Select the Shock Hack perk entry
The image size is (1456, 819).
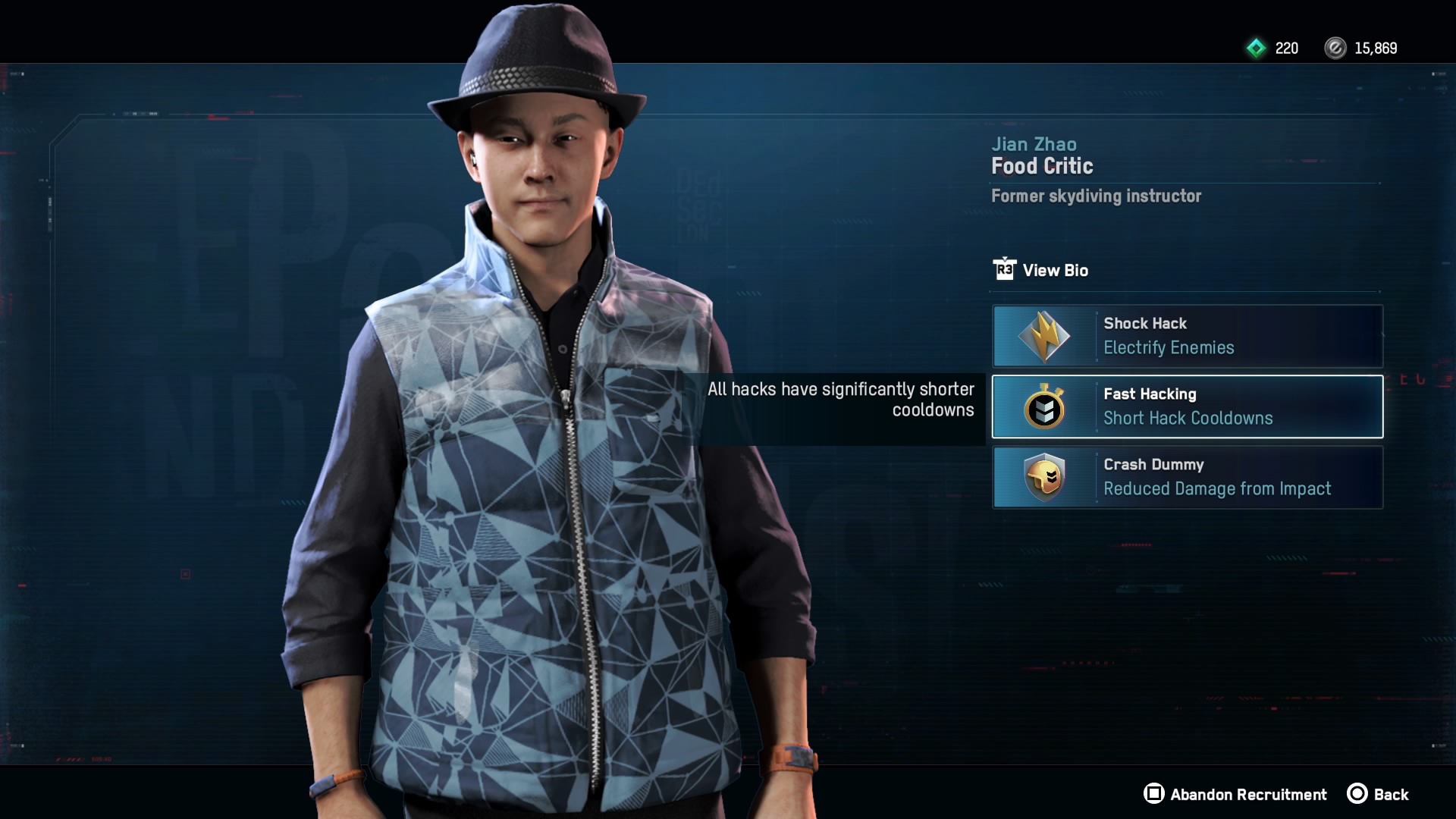pyautogui.click(x=1187, y=336)
